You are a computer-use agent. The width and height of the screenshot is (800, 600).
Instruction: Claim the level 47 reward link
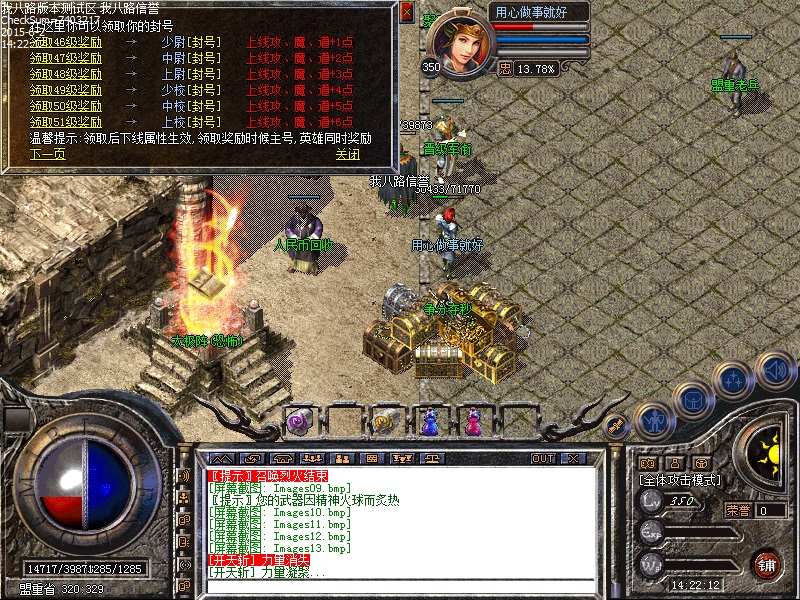click(x=66, y=59)
